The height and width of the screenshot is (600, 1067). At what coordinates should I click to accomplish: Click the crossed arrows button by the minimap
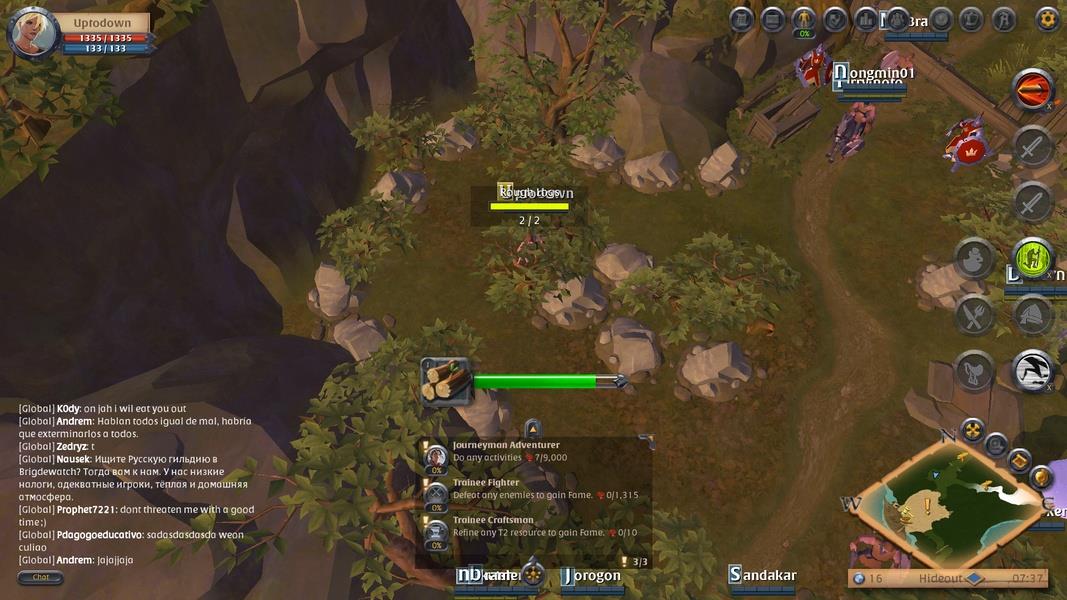pos(972,431)
